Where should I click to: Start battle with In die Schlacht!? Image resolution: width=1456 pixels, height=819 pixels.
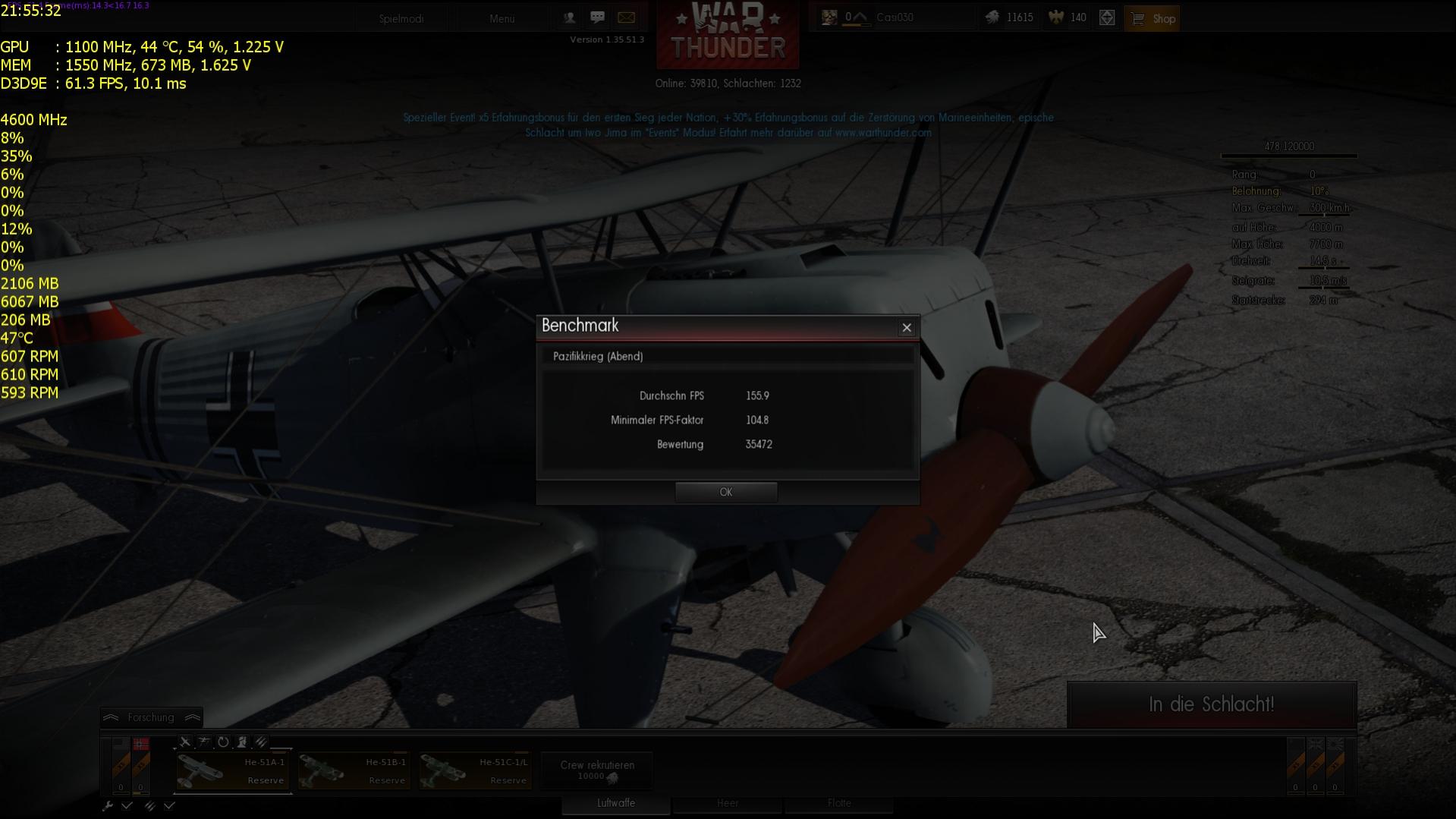point(1211,704)
